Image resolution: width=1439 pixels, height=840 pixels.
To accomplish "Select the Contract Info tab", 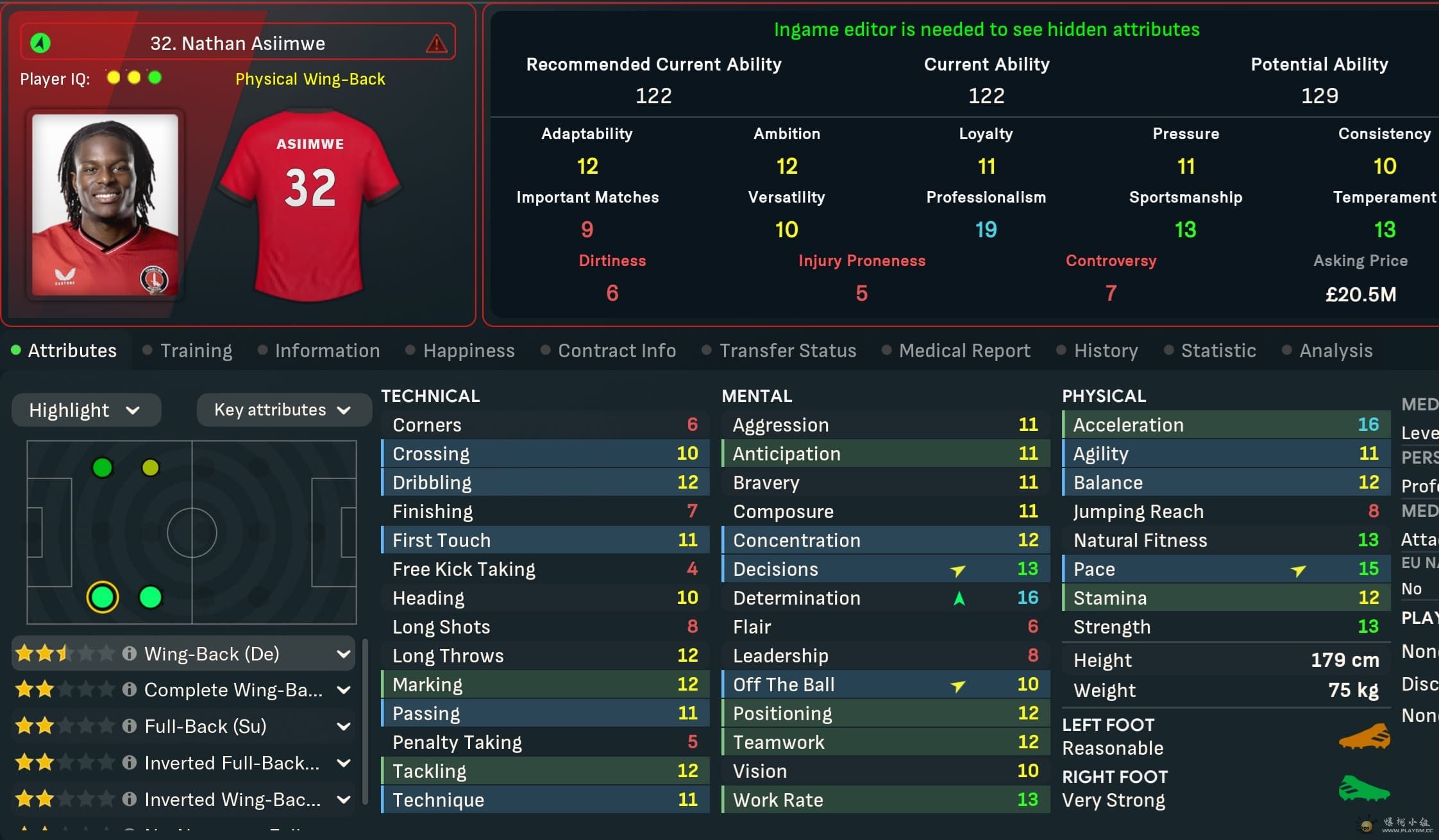I will click(616, 351).
